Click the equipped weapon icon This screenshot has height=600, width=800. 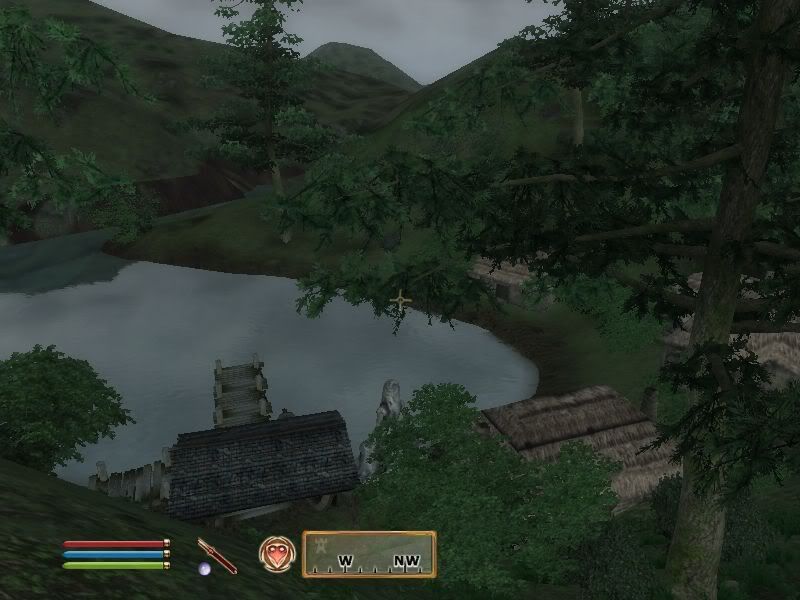(217, 554)
